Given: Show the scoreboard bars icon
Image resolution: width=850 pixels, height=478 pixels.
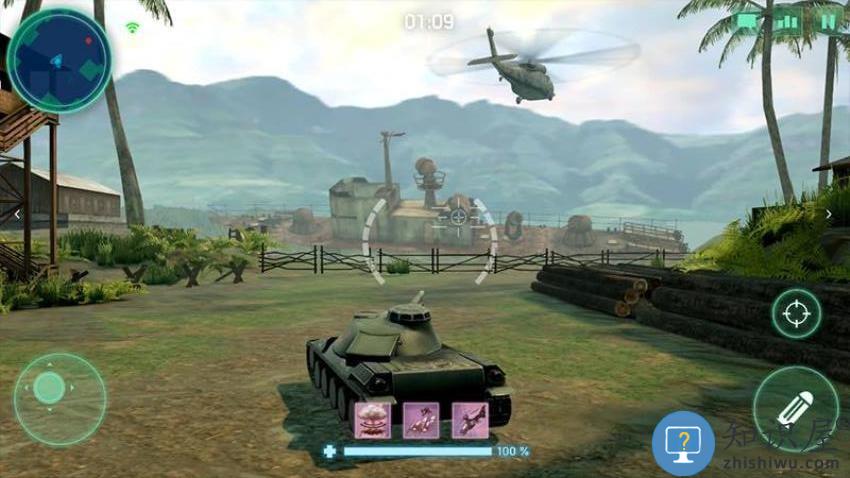Looking at the screenshot, I should 788,21.
